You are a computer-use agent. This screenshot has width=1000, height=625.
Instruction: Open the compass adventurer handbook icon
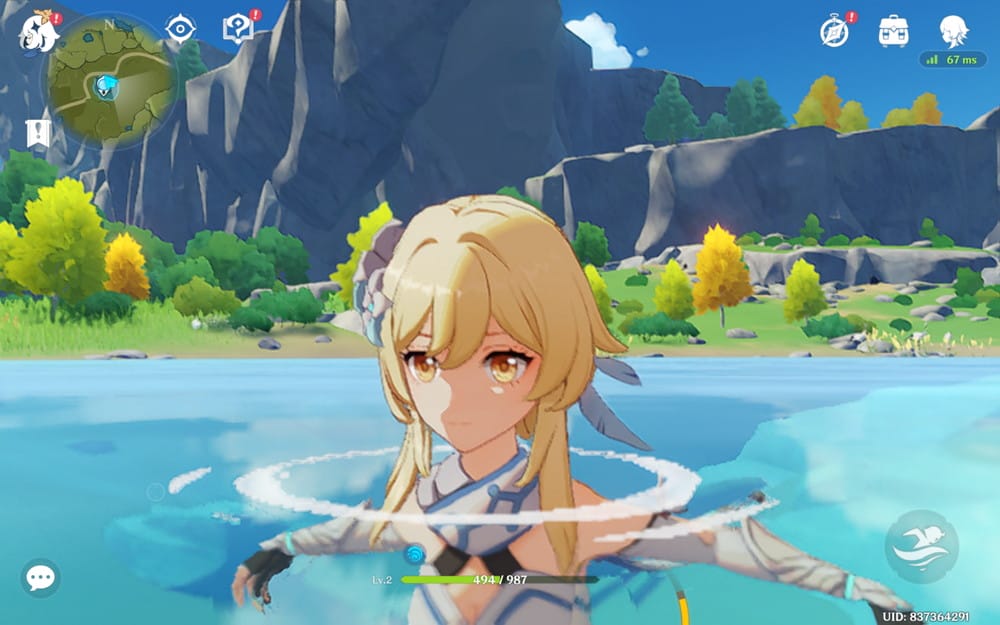coord(834,31)
